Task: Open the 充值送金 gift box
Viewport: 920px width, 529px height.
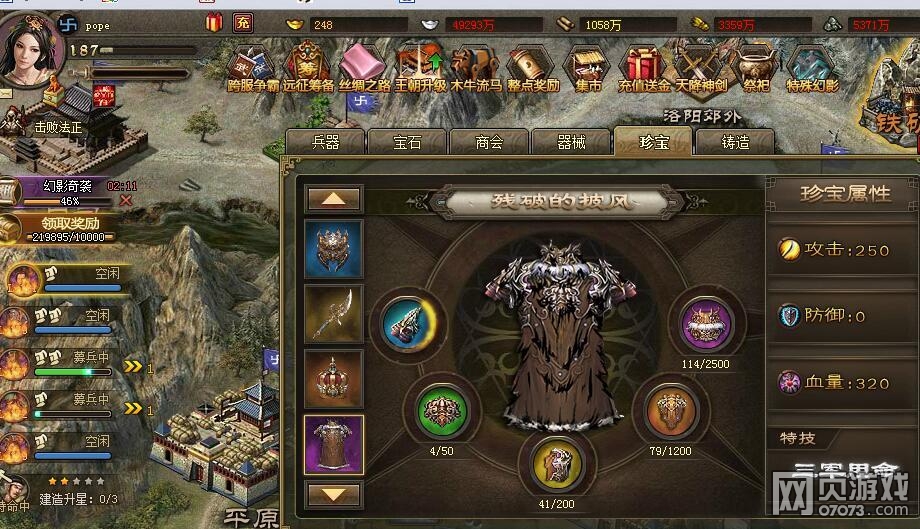Action: [641, 66]
